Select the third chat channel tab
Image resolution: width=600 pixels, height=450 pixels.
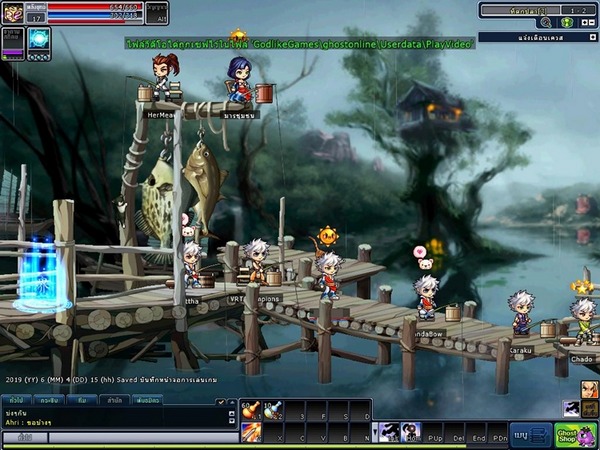81,400
